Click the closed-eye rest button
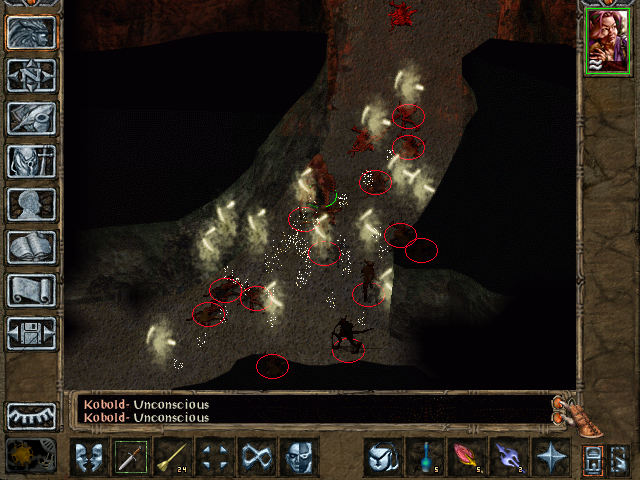This screenshot has width=640, height=480. click(31, 415)
